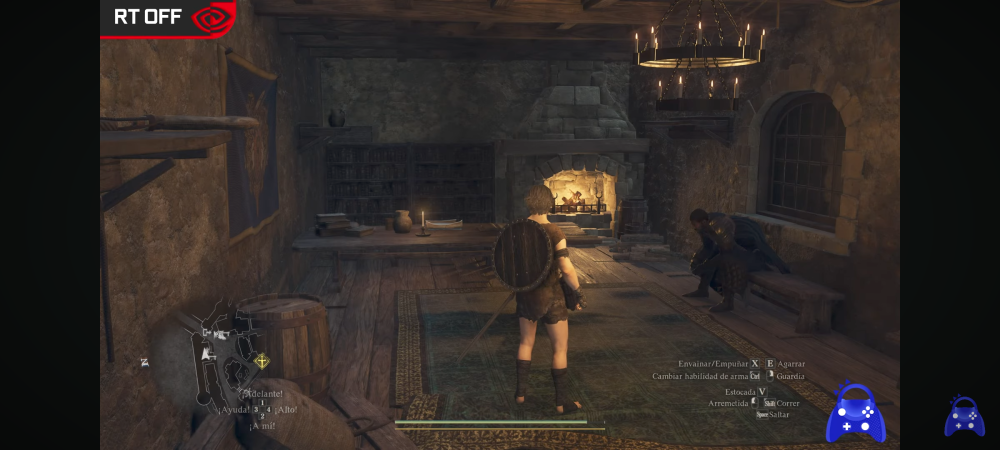Click the small blue gamepad icon
This screenshot has width=1000, height=450.
point(964,416)
